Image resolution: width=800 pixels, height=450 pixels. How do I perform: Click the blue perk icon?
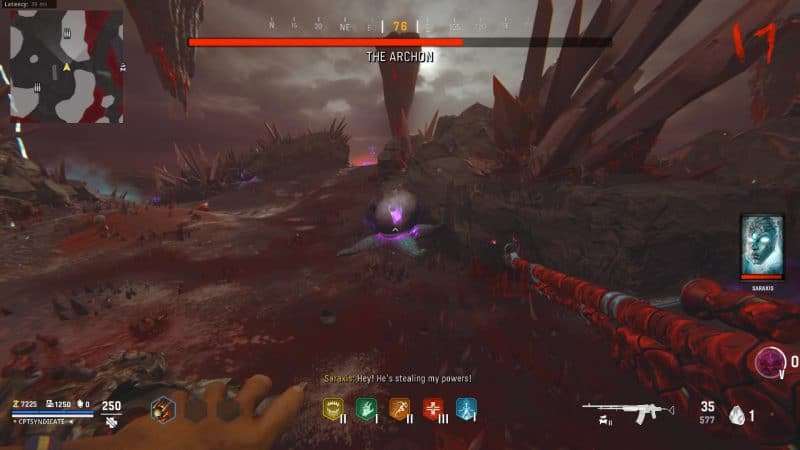point(465,407)
